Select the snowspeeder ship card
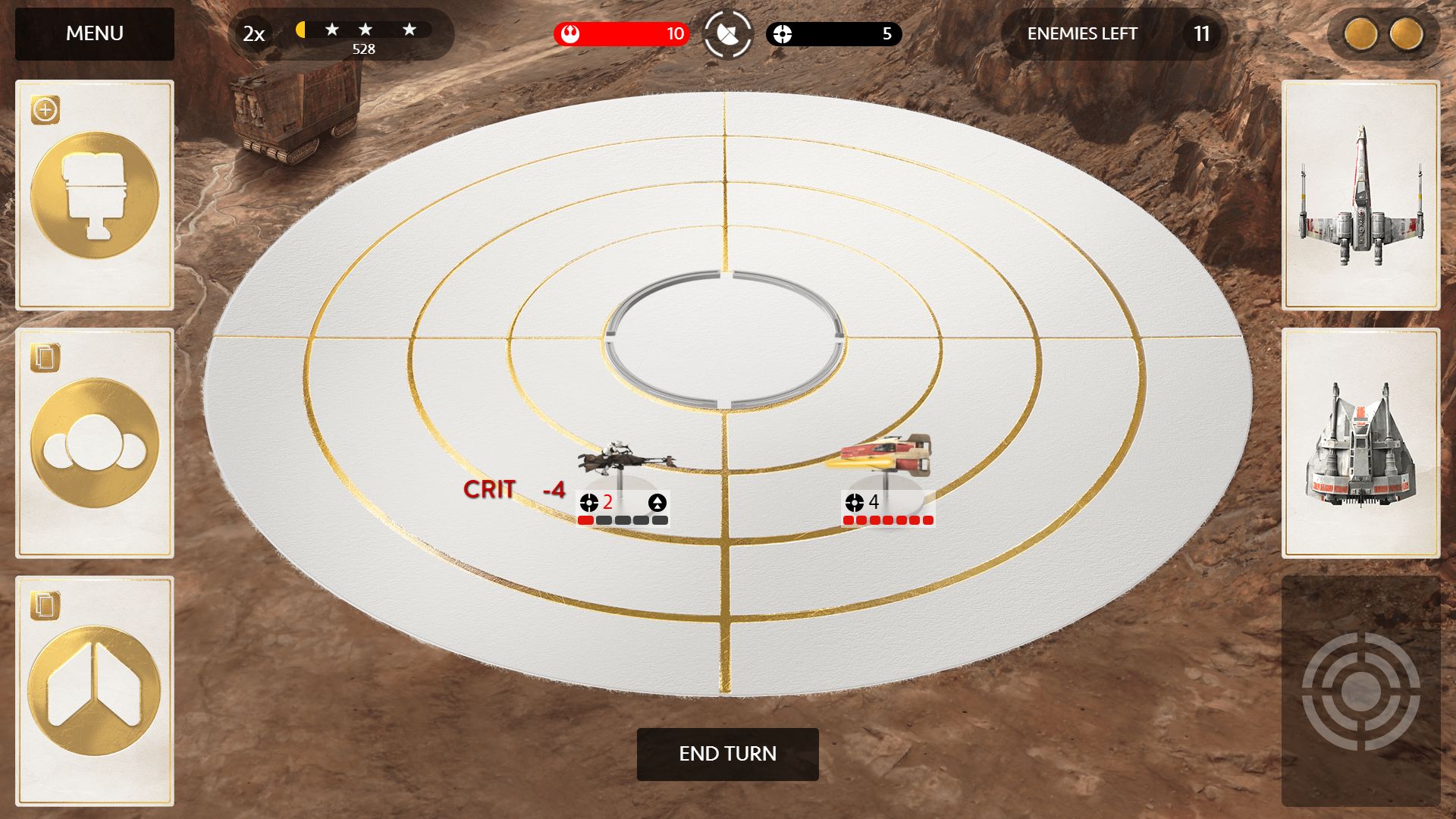 pos(1360,444)
